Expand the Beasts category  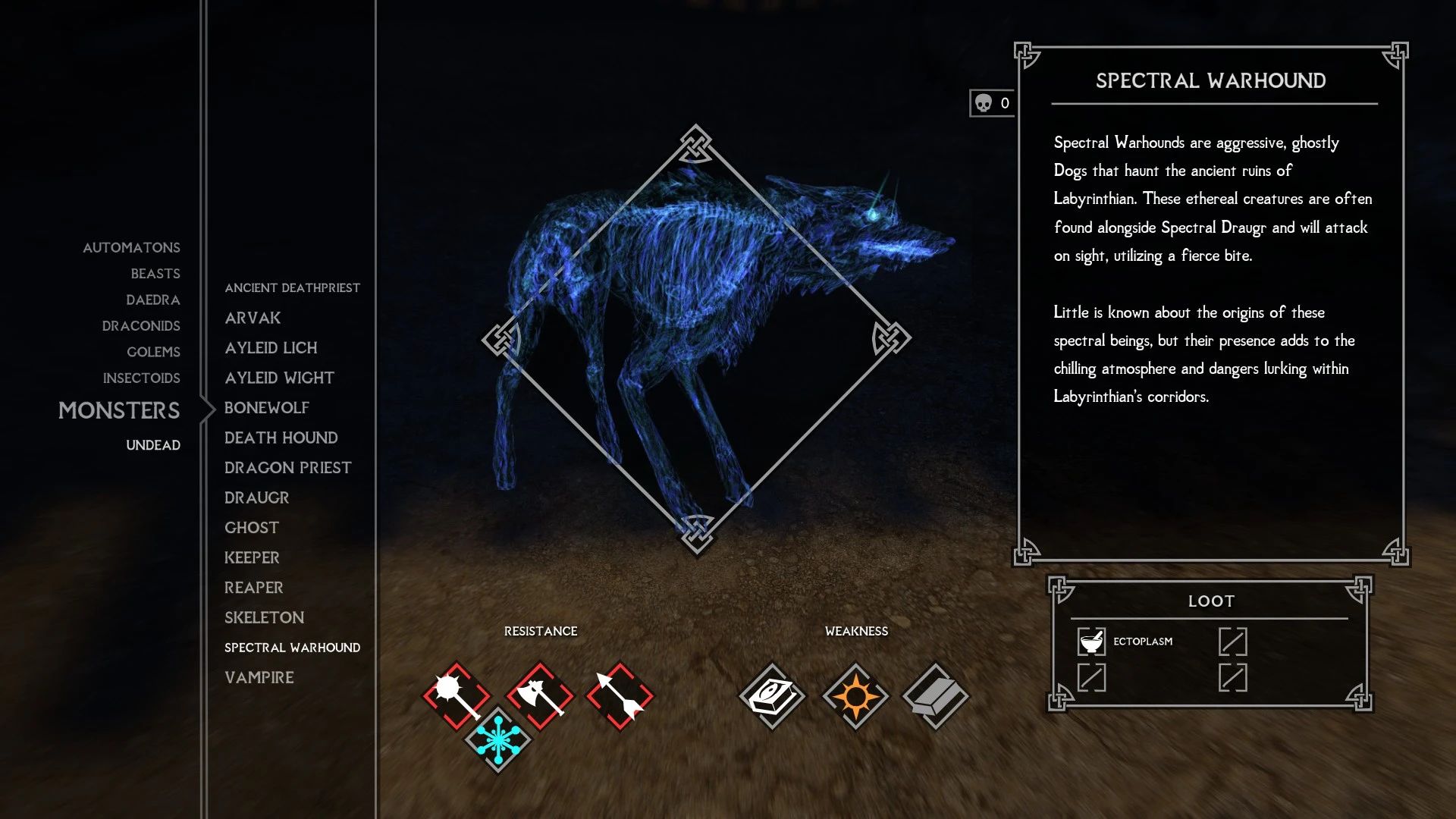(x=156, y=273)
